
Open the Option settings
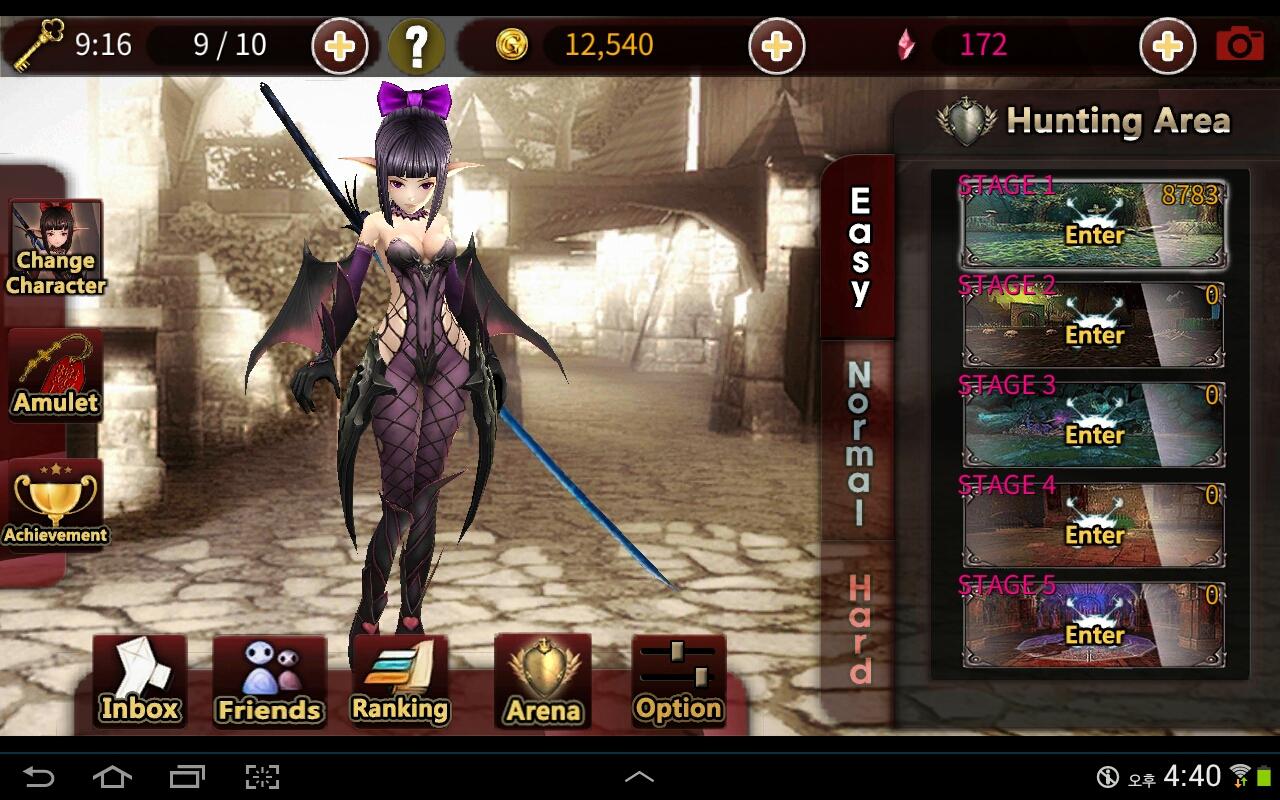coord(678,682)
